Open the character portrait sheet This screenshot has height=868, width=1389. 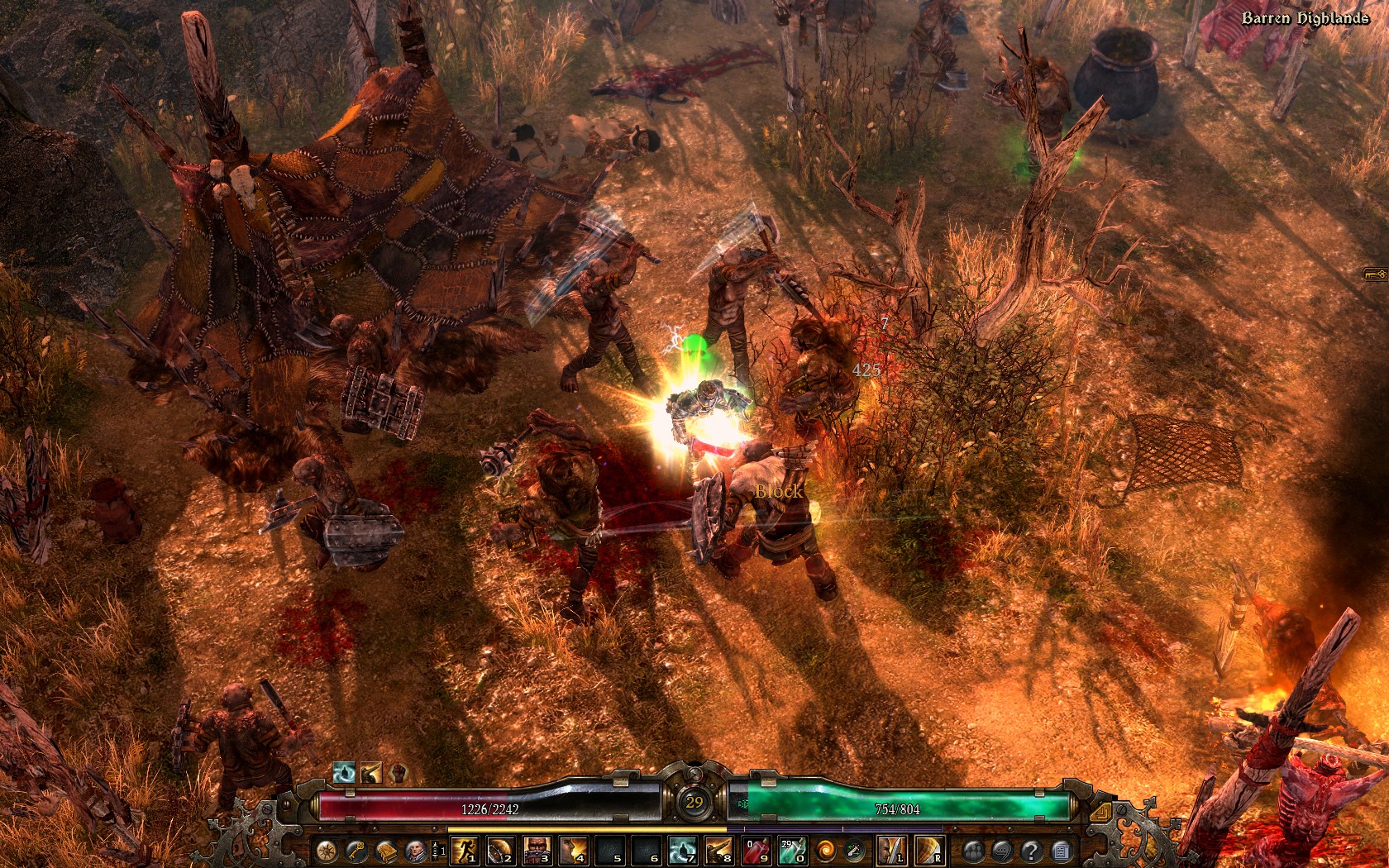pos(414,851)
